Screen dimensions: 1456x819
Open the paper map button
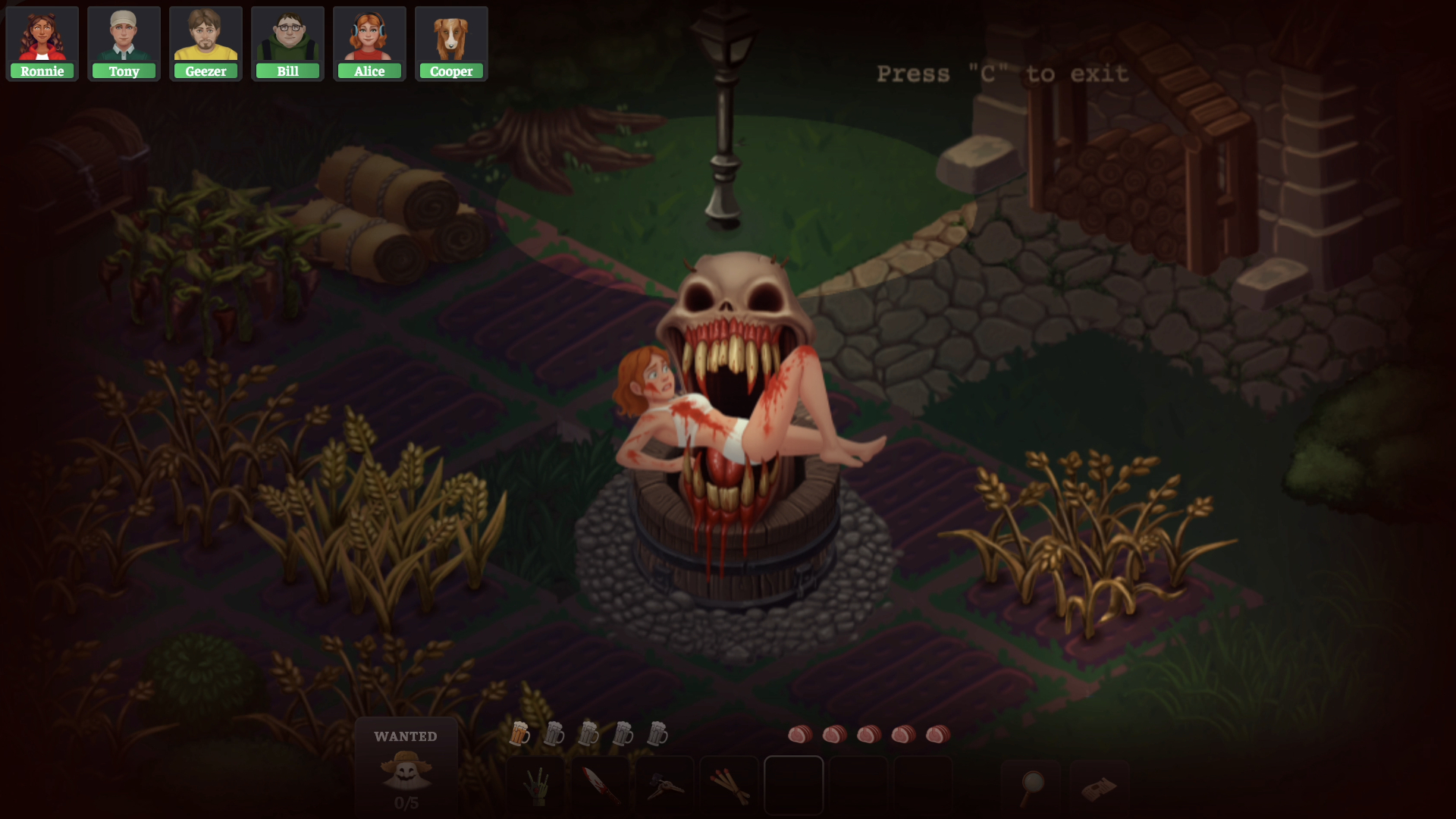coord(1099,788)
